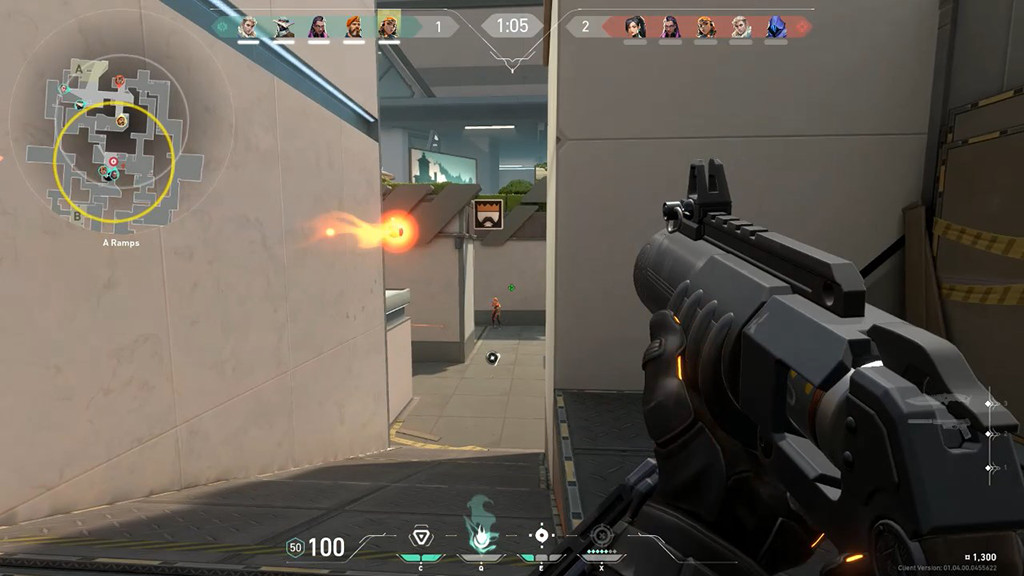Click the enemy team's white-haired Jett portrait

(740, 27)
